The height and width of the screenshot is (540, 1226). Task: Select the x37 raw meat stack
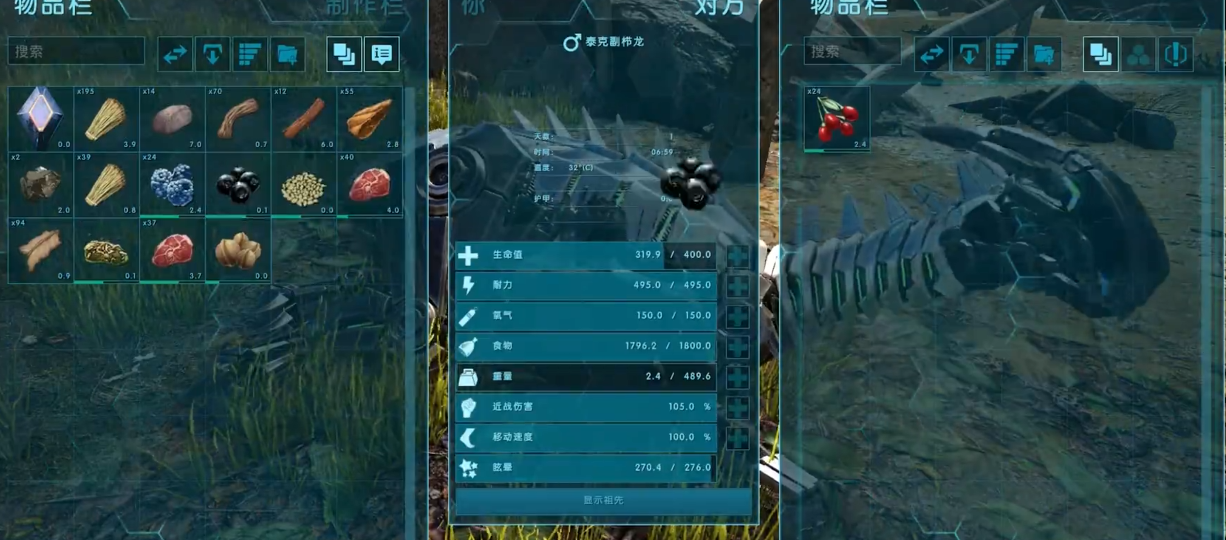click(x=171, y=250)
